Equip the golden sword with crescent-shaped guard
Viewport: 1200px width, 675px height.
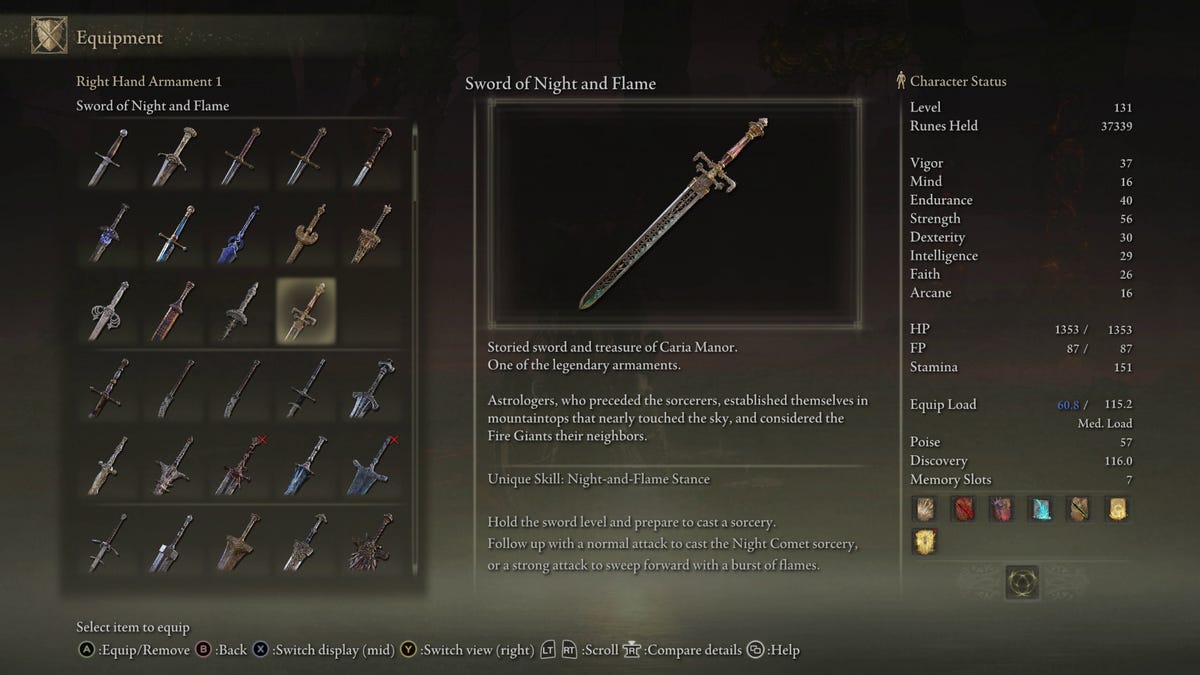point(306,233)
